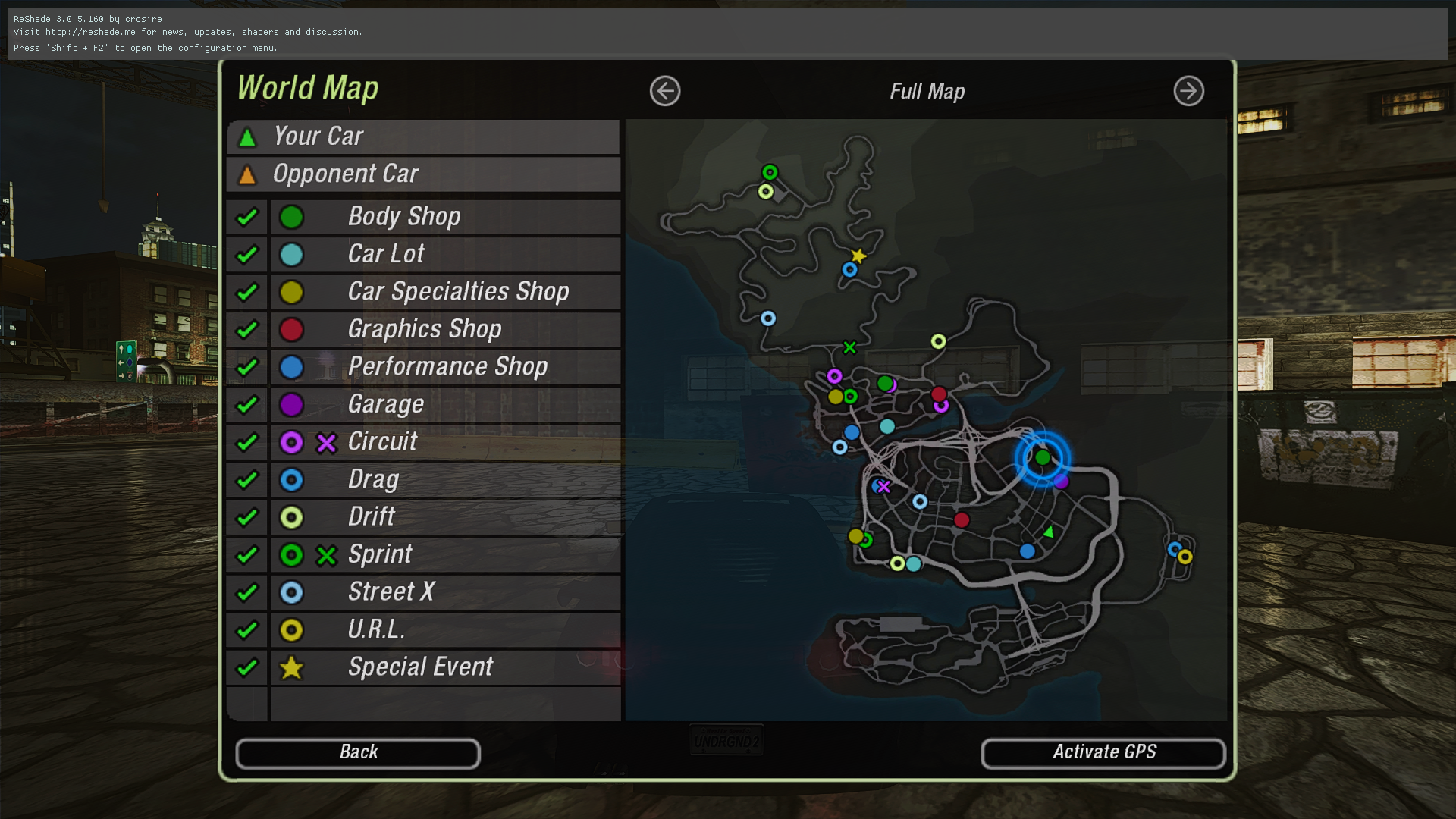The height and width of the screenshot is (819, 1456).
Task: Click the UNDRGND2 license plate
Action: coord(726,739)
